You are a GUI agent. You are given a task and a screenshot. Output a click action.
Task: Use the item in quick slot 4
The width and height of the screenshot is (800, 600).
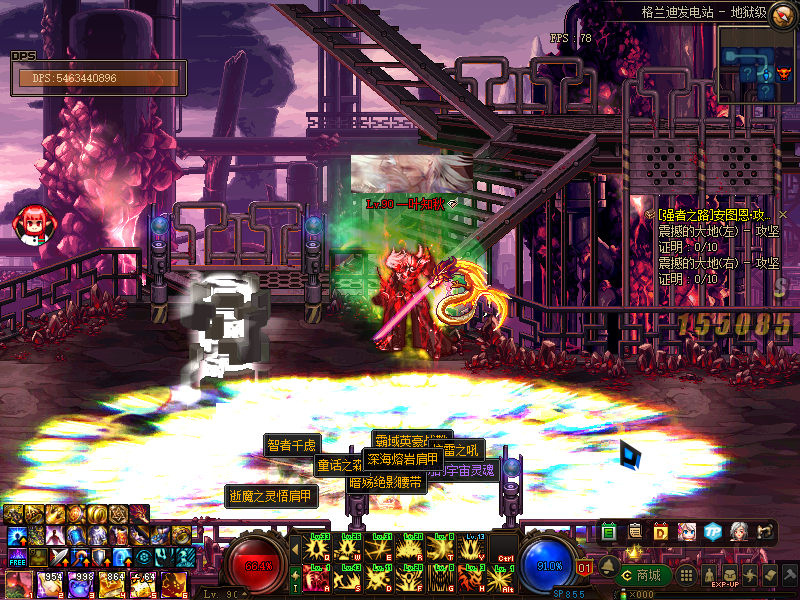click(x=110, y=583)
